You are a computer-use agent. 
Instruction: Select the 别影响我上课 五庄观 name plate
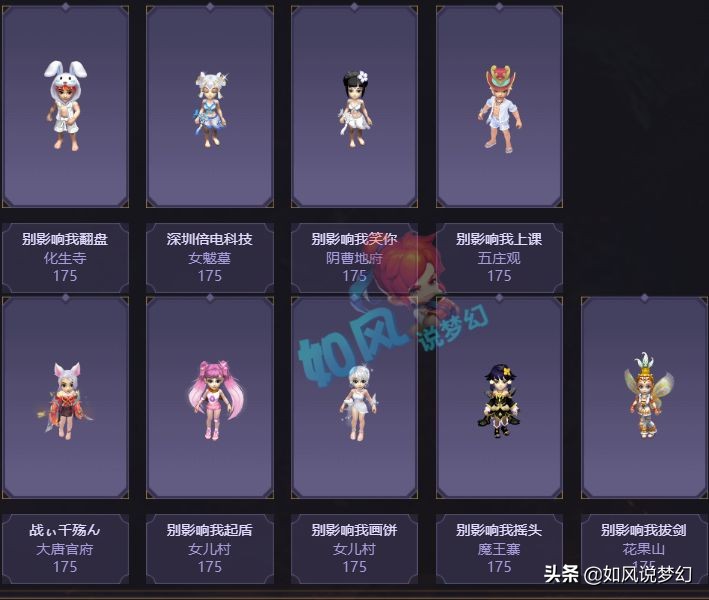point(499,257)
